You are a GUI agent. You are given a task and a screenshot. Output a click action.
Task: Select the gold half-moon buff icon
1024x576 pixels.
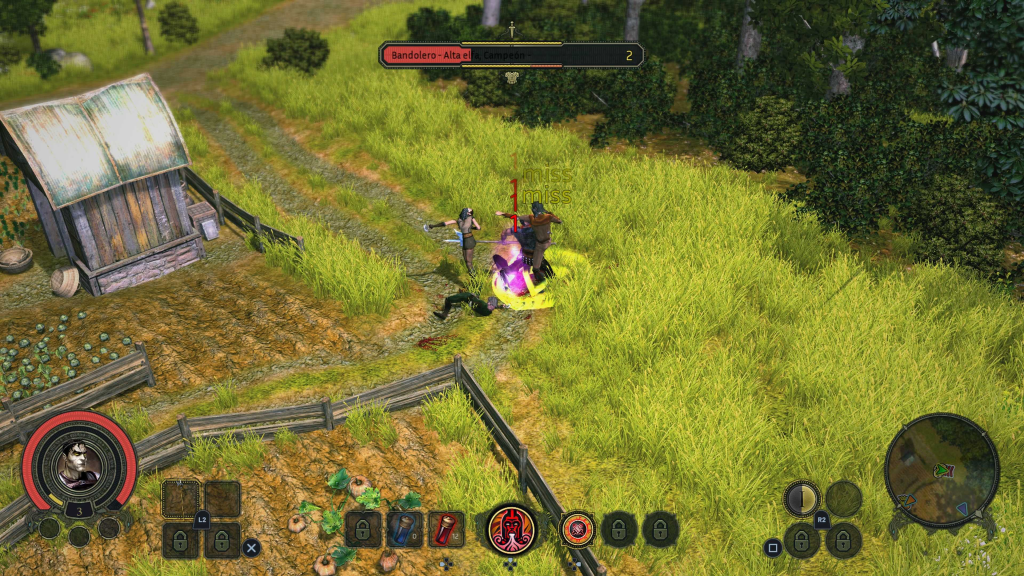801,498
